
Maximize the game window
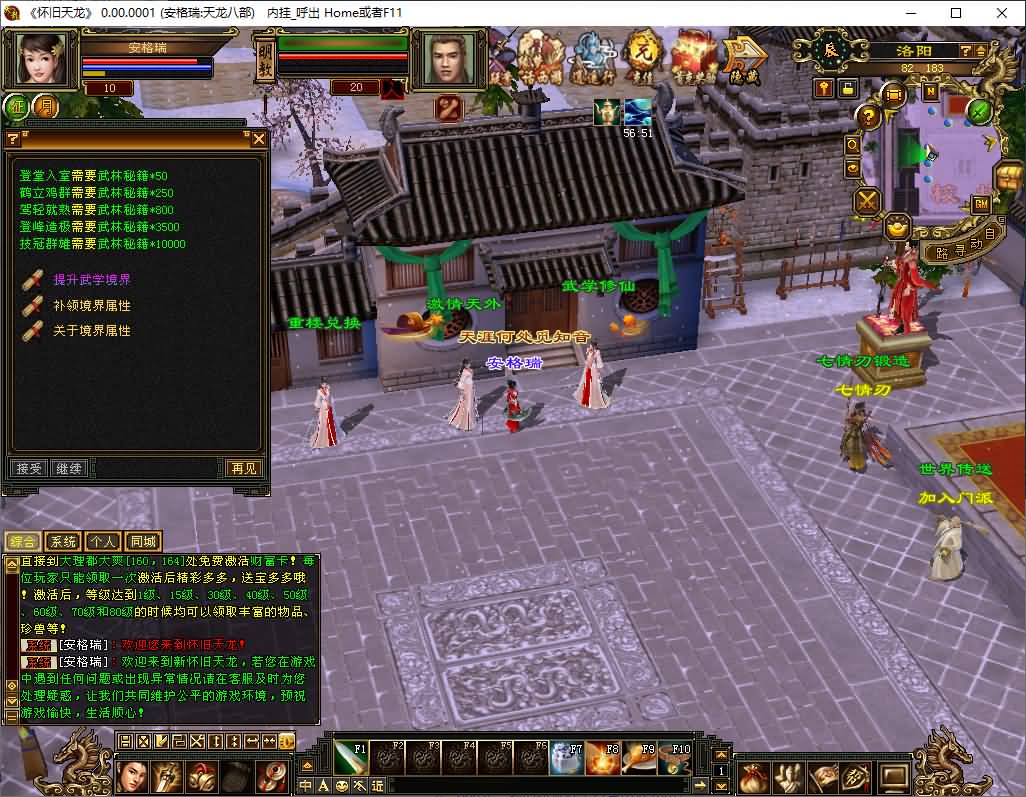coord(956,13)
